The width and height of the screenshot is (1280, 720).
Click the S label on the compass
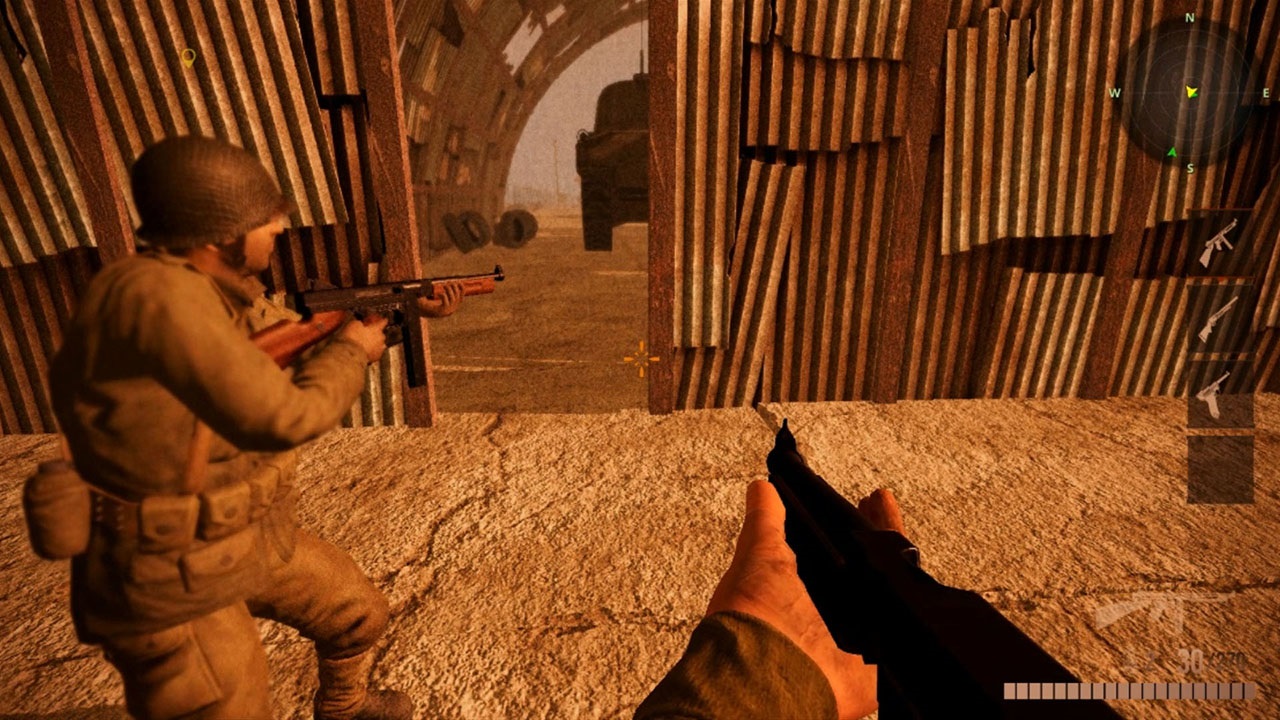[x=1190, y=167]
